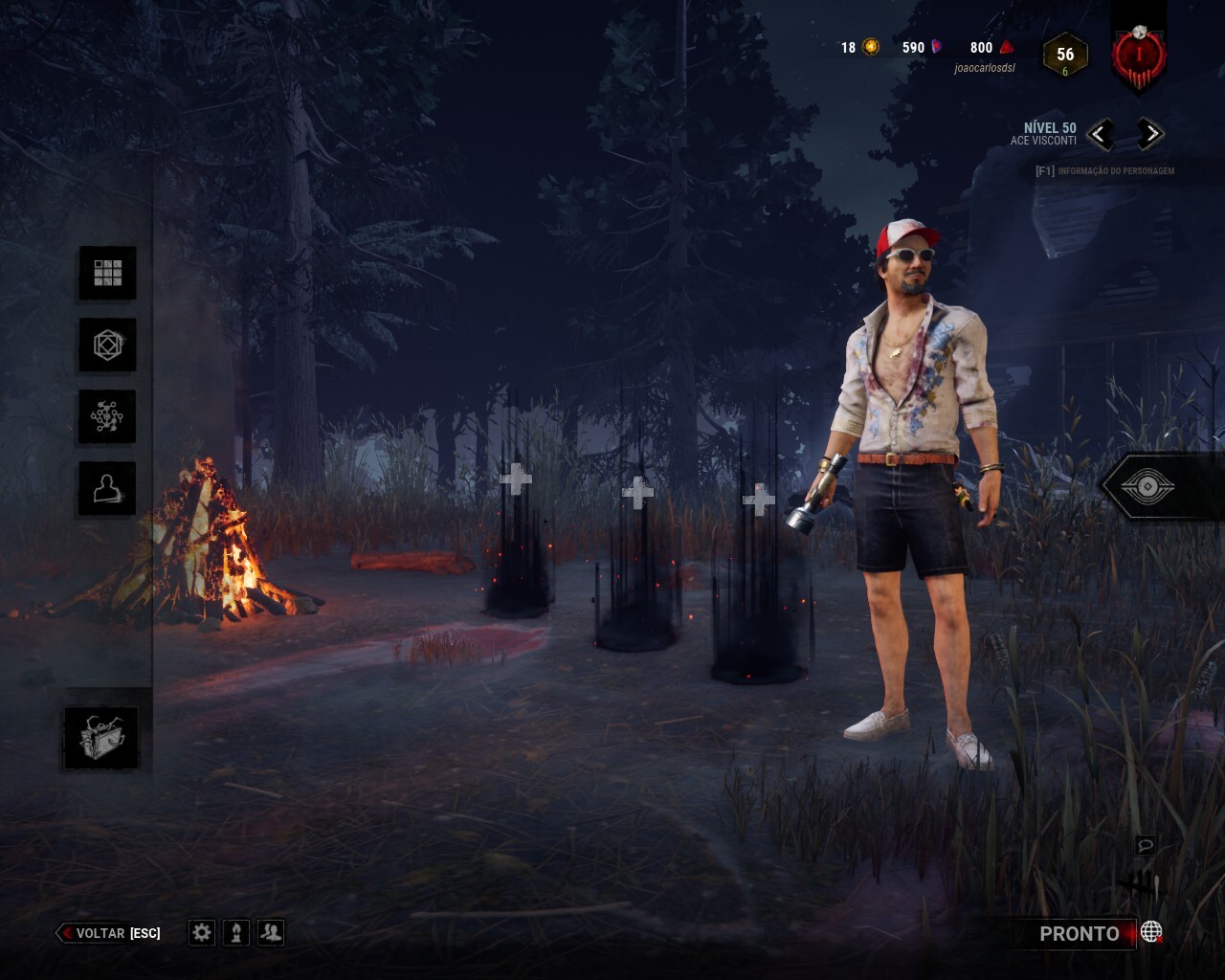Select the player level 56 badge
The height and width of the screenshot is (980, 1225).
click(1065, 56)
